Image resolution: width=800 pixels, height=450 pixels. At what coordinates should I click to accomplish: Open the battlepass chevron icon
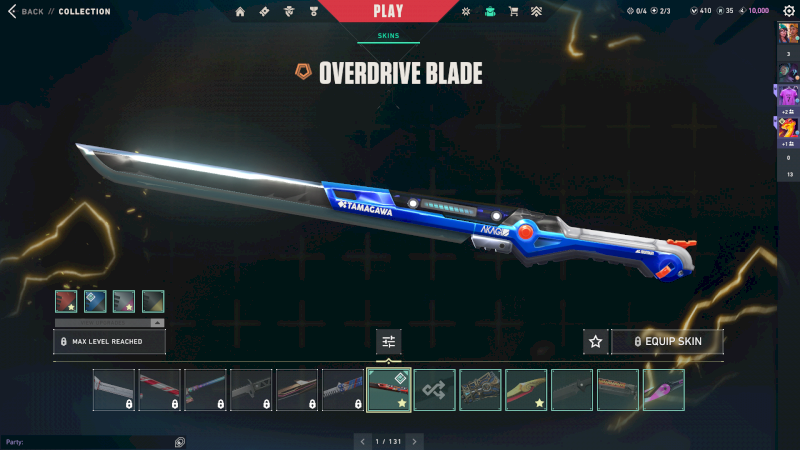point(536,12)
